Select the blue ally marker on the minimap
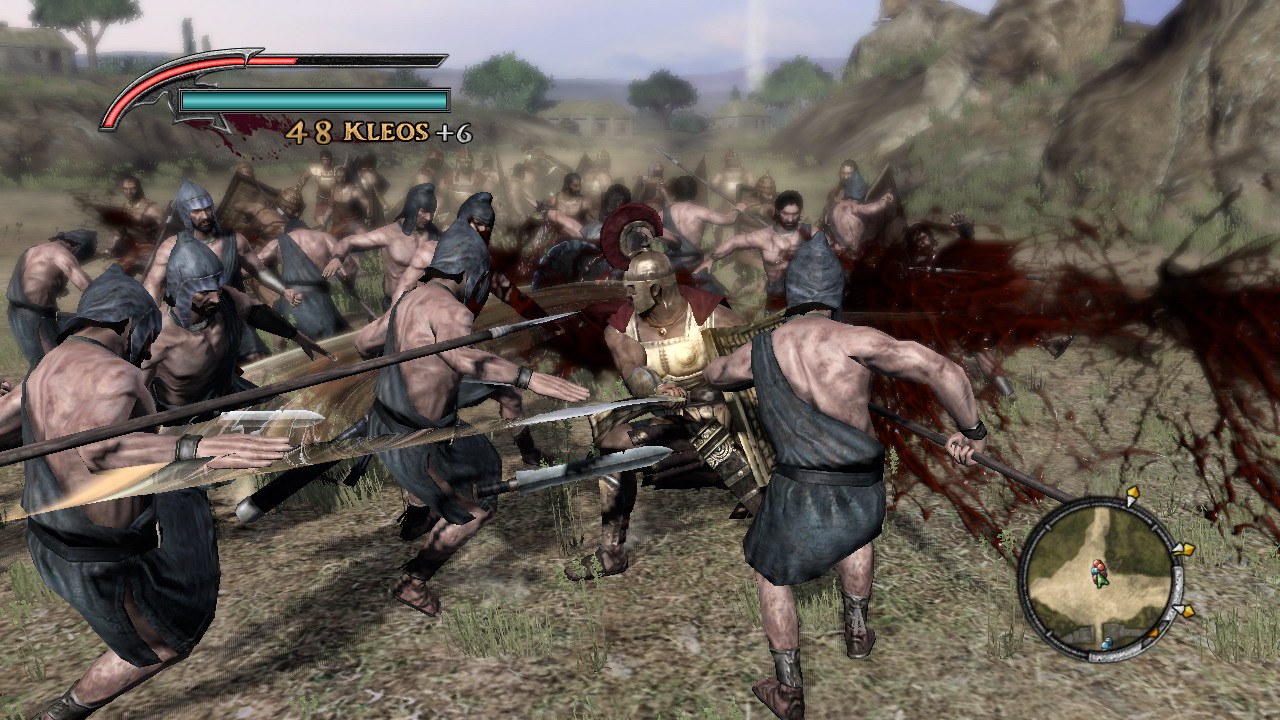Image resolution: width=1280 pixels, height=720 pixels. (1107, 642)
